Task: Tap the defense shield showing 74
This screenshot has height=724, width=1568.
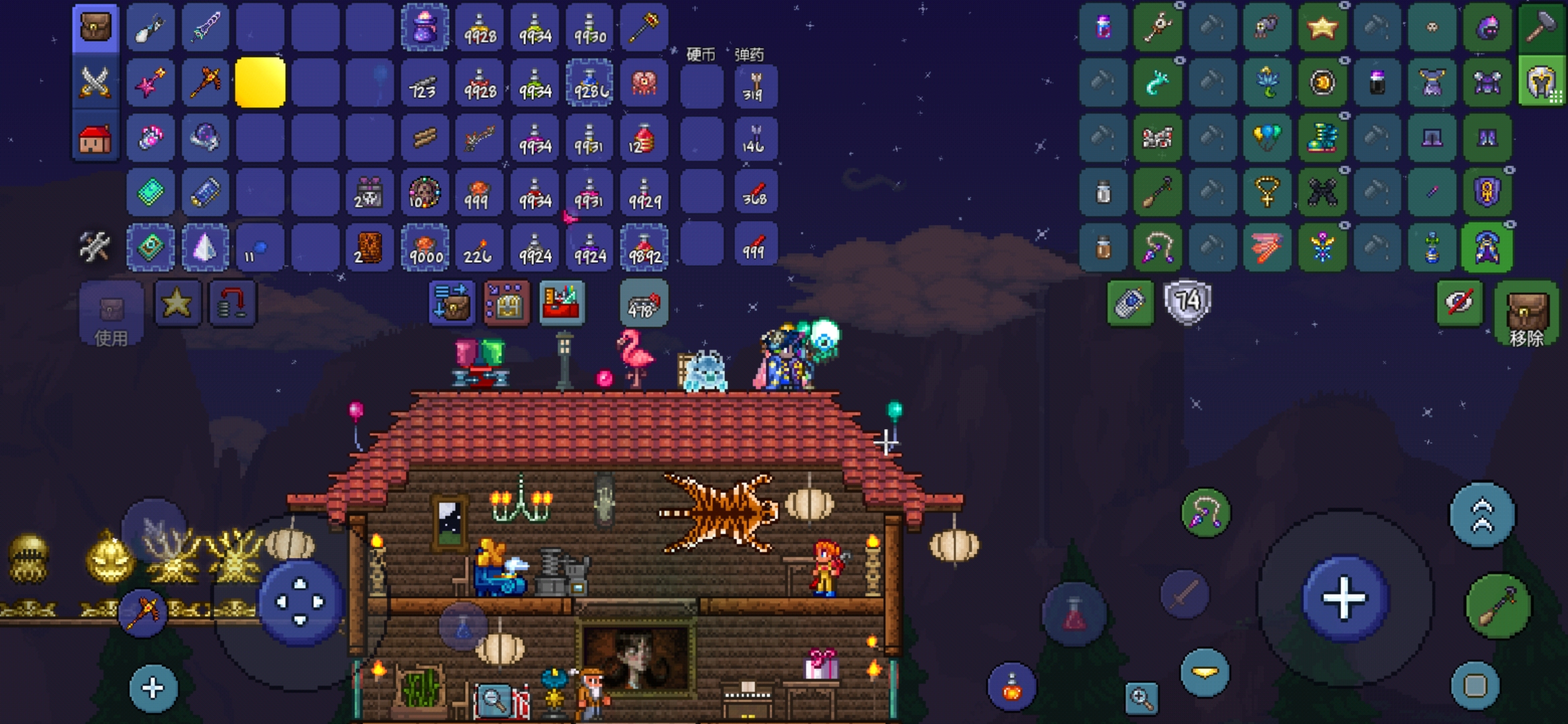Action: click(1187, 302)
